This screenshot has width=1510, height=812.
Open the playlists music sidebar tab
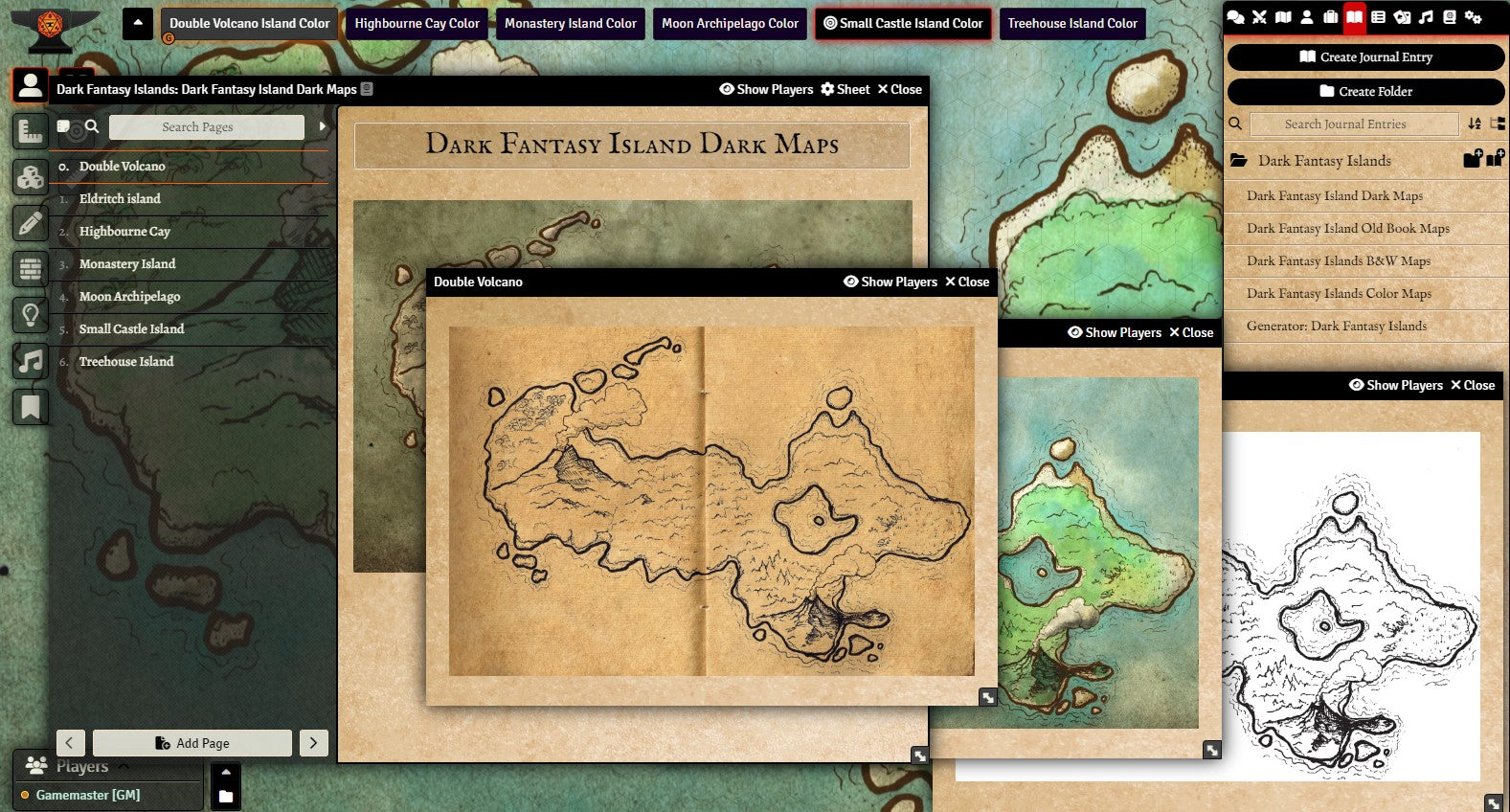tap(1426, 17)
